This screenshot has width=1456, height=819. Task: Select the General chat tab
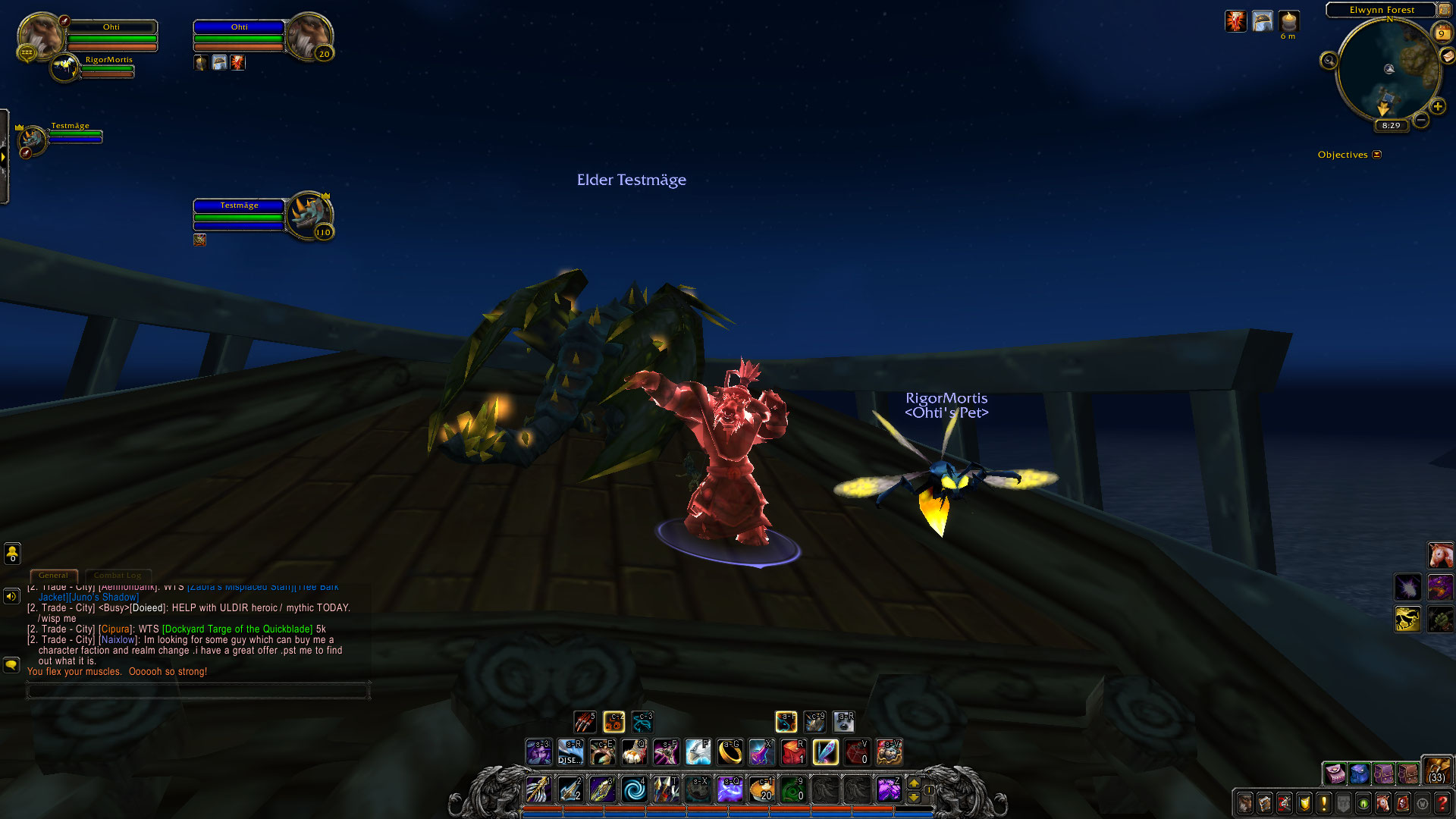pyautogui.click(x=53, y=576)
